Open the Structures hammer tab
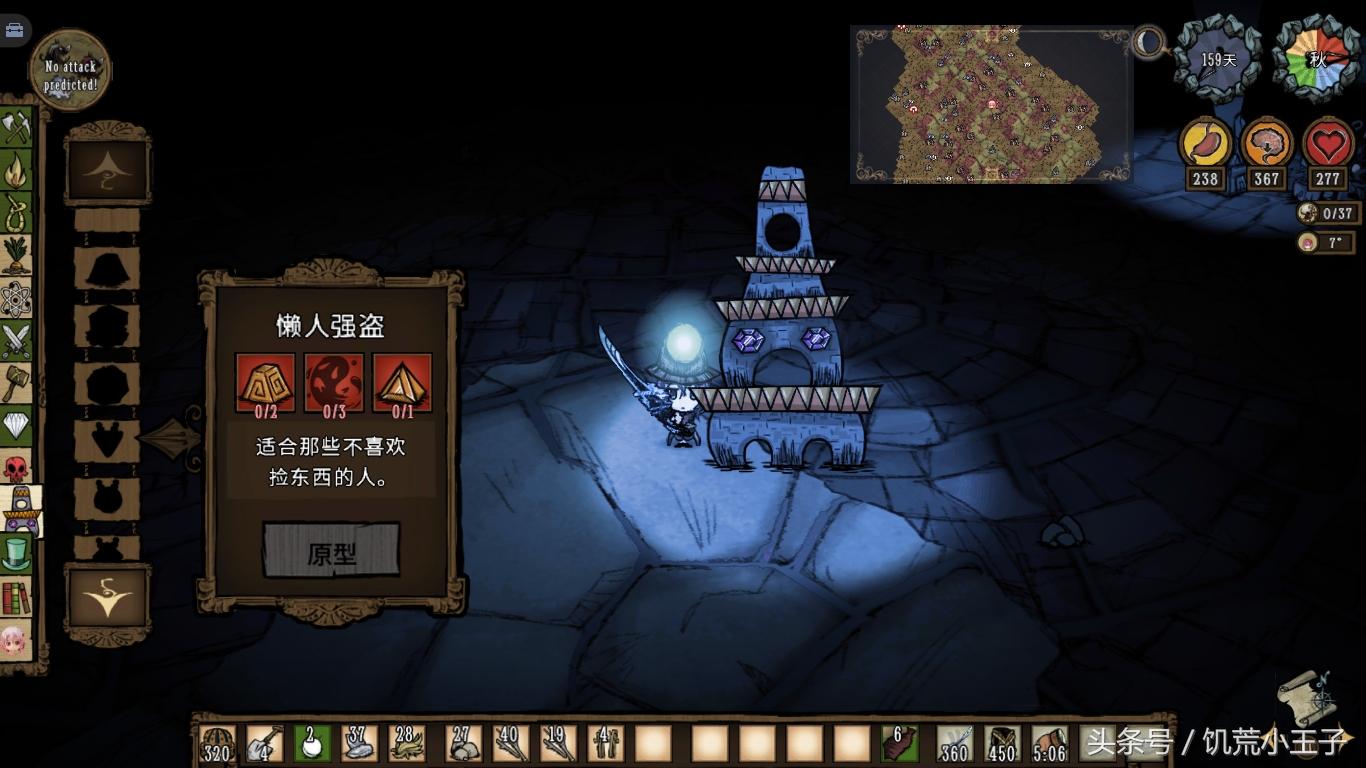Screen dimensions: 1366x768 click(16, 383)
